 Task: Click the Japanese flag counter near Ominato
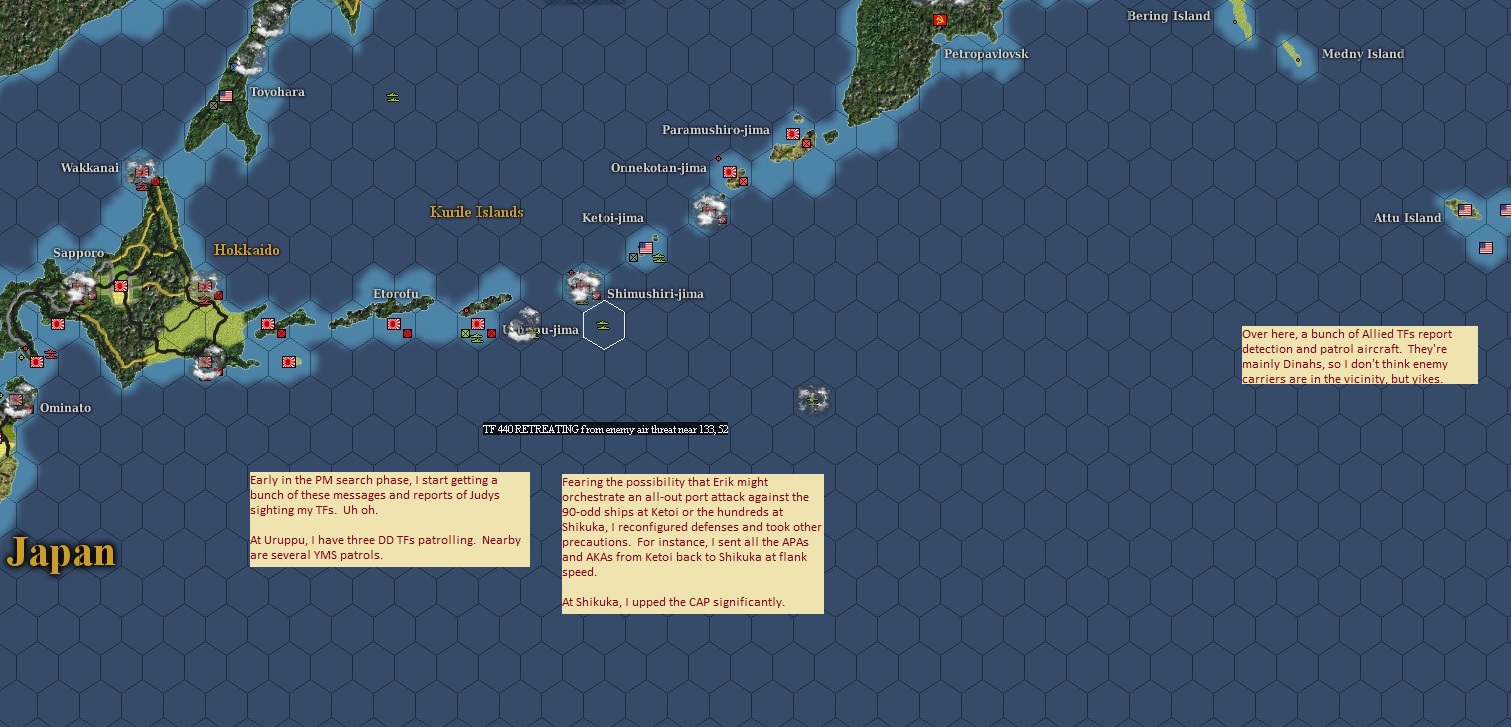15,399
